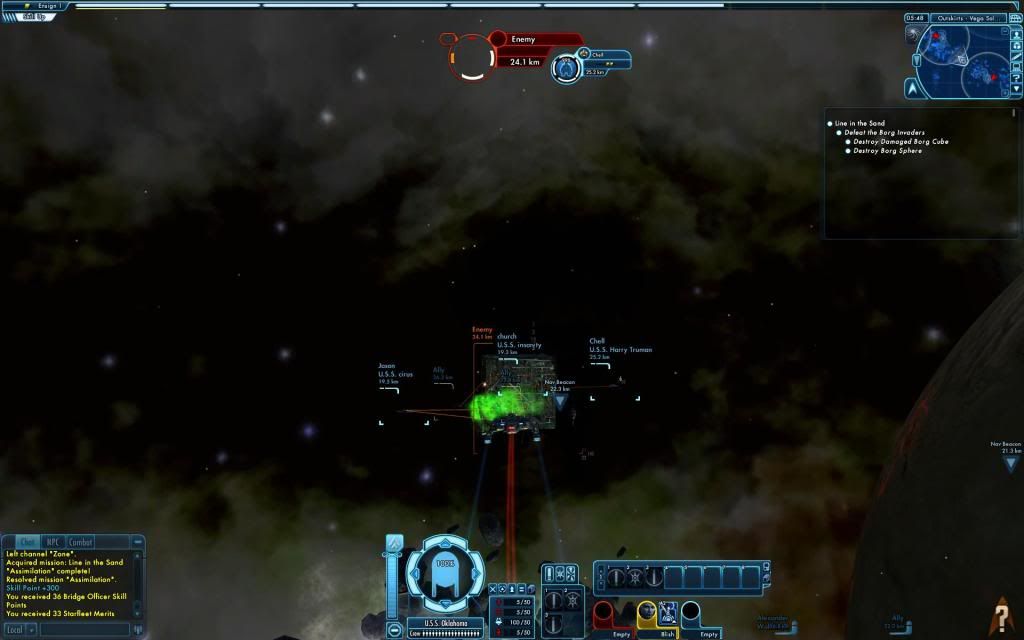Click the Starfleet help combadge icon
The image size is (1024, 640).
(1002, 612)
